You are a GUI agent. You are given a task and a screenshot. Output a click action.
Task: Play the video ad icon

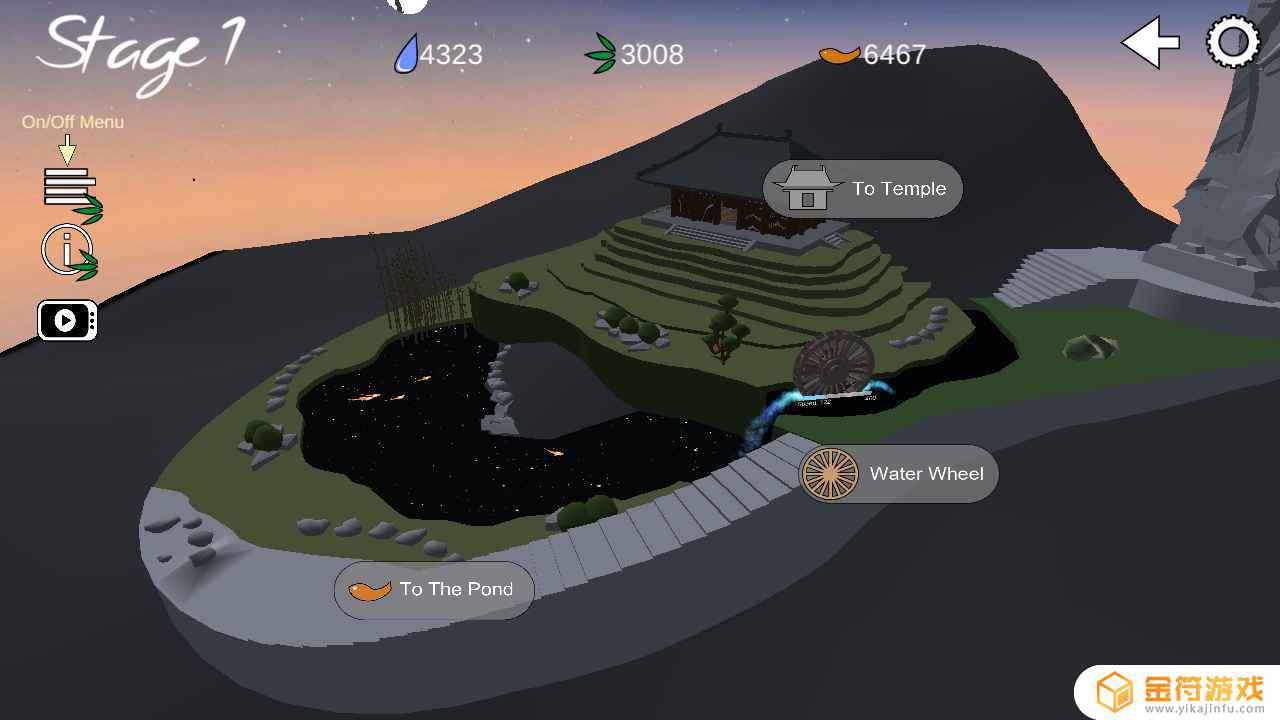67,320
